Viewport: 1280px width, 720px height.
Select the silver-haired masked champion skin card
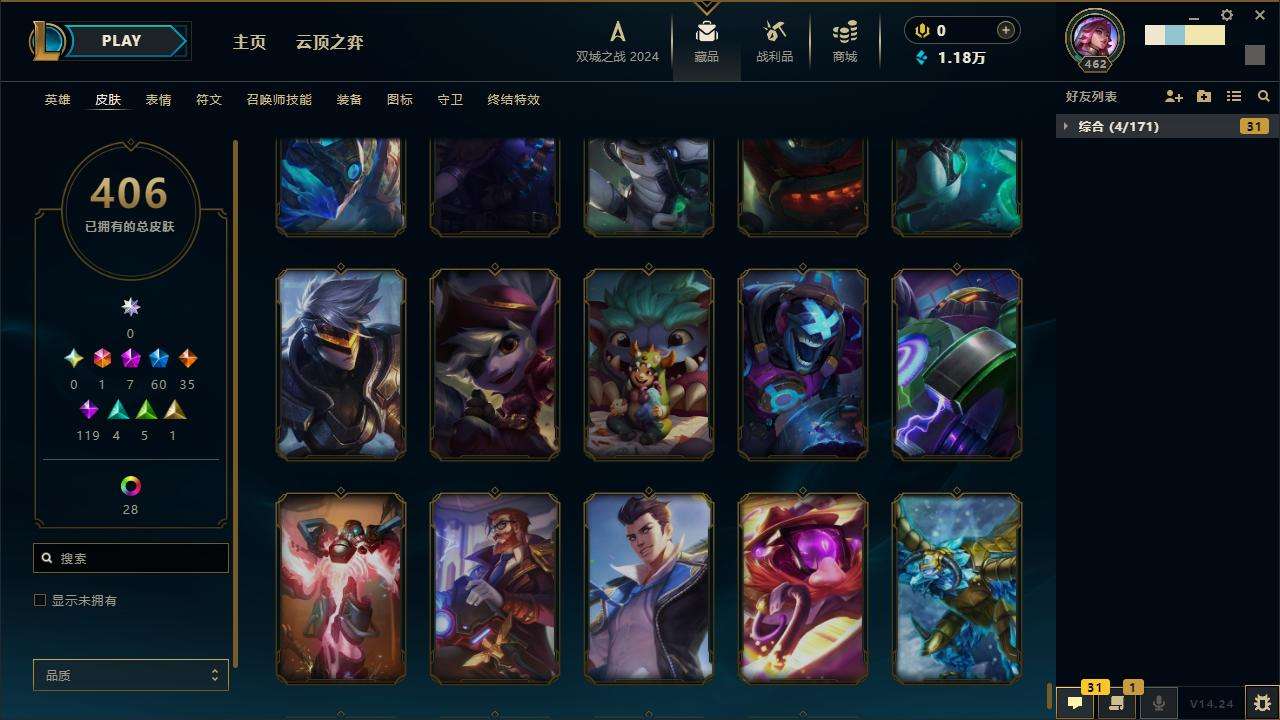click(x=341, y=364)
